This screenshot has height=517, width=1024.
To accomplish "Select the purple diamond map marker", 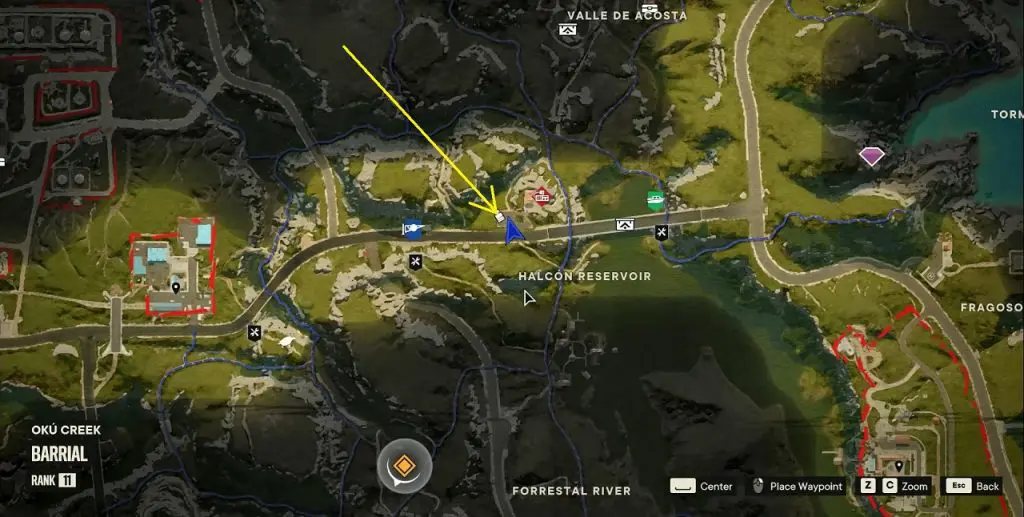I will pyautogui.click(x=872, y=155).
